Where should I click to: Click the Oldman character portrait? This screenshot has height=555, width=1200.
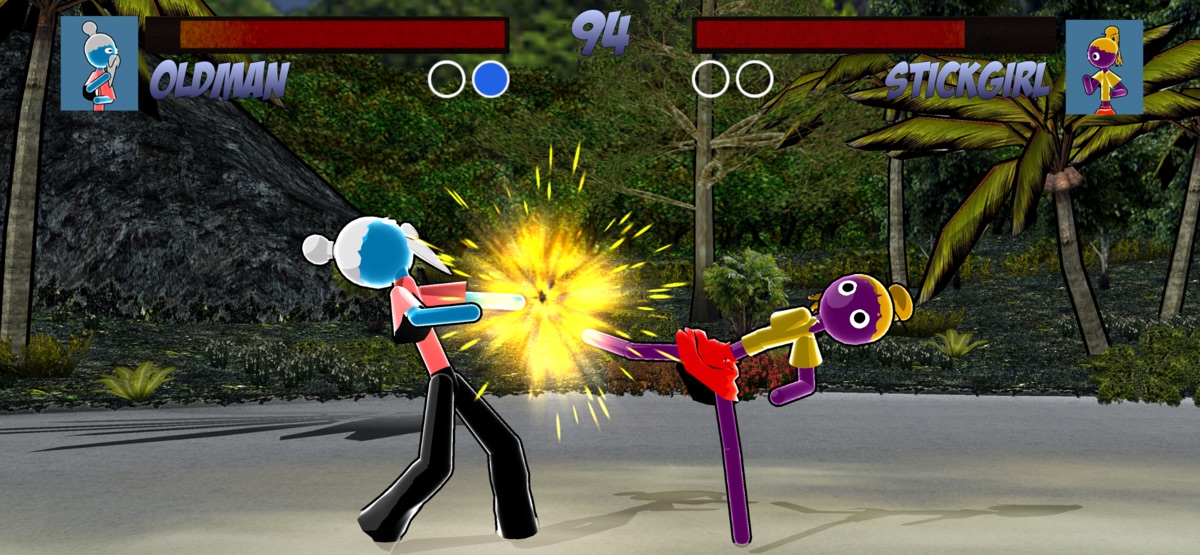tap(99, 63)
